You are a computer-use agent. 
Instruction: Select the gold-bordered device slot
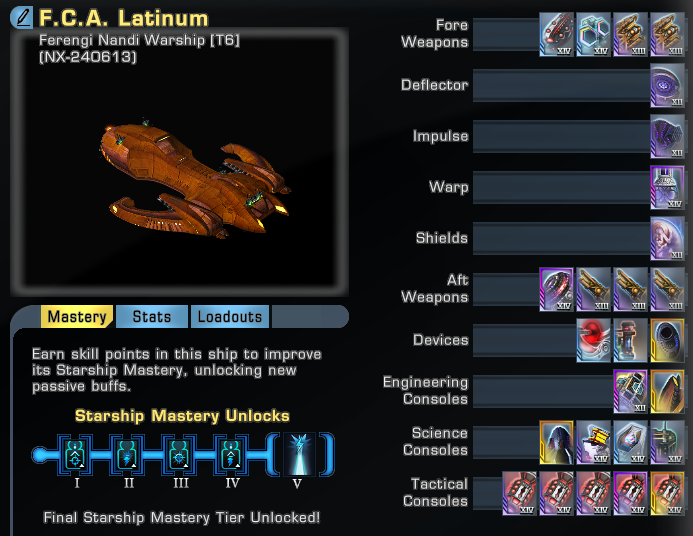[667, 340]
